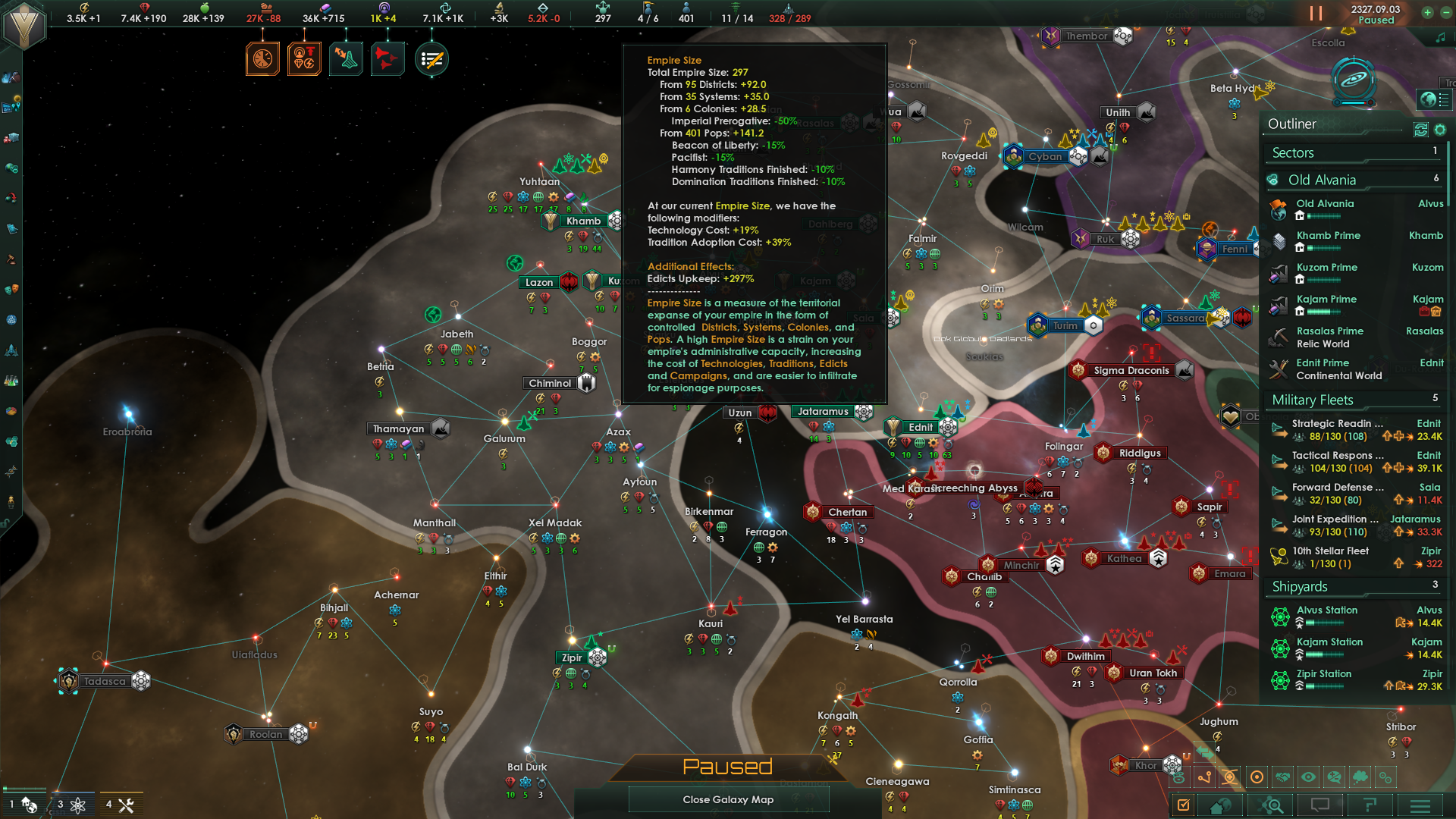Image resolution: width=1456 pixels, height=819 pixels.
Task: Open help with the question mark icon
Action: click(x=1370, y=805)
